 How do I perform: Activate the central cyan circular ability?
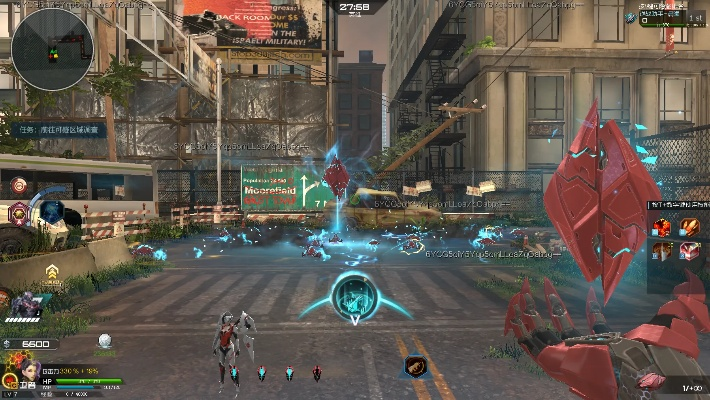point(354,295)
